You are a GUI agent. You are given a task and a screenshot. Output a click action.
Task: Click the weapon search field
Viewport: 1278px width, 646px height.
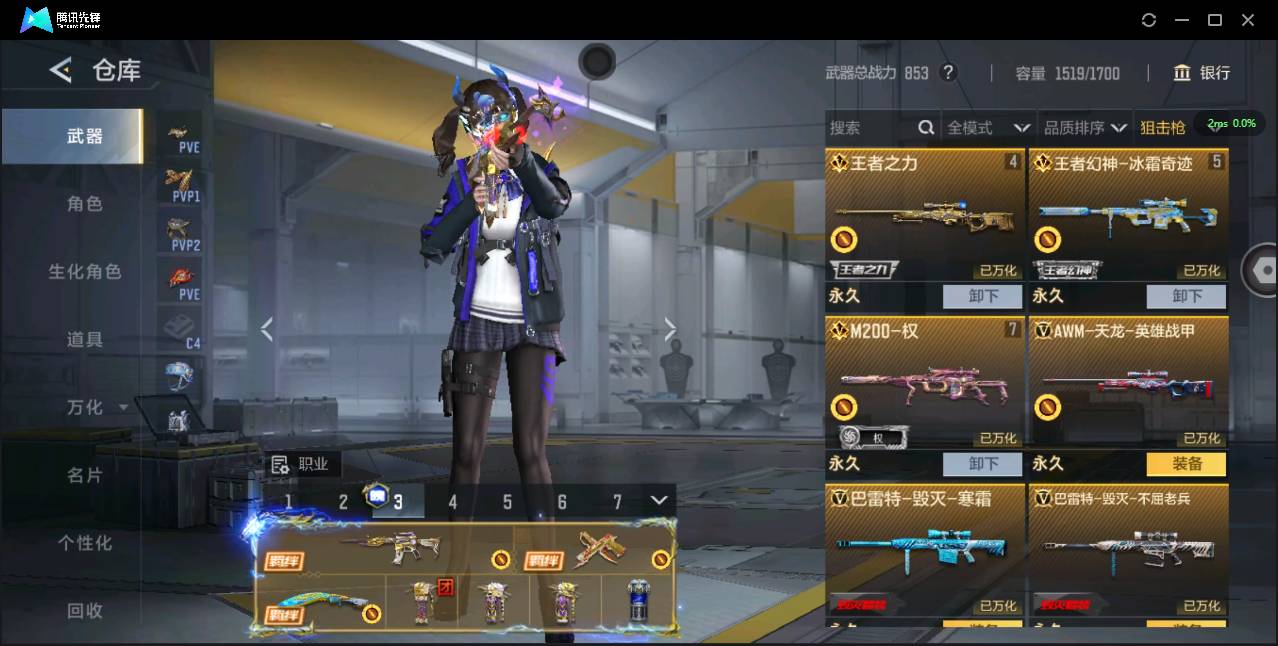pyautogui.click(x=870, y=128)
